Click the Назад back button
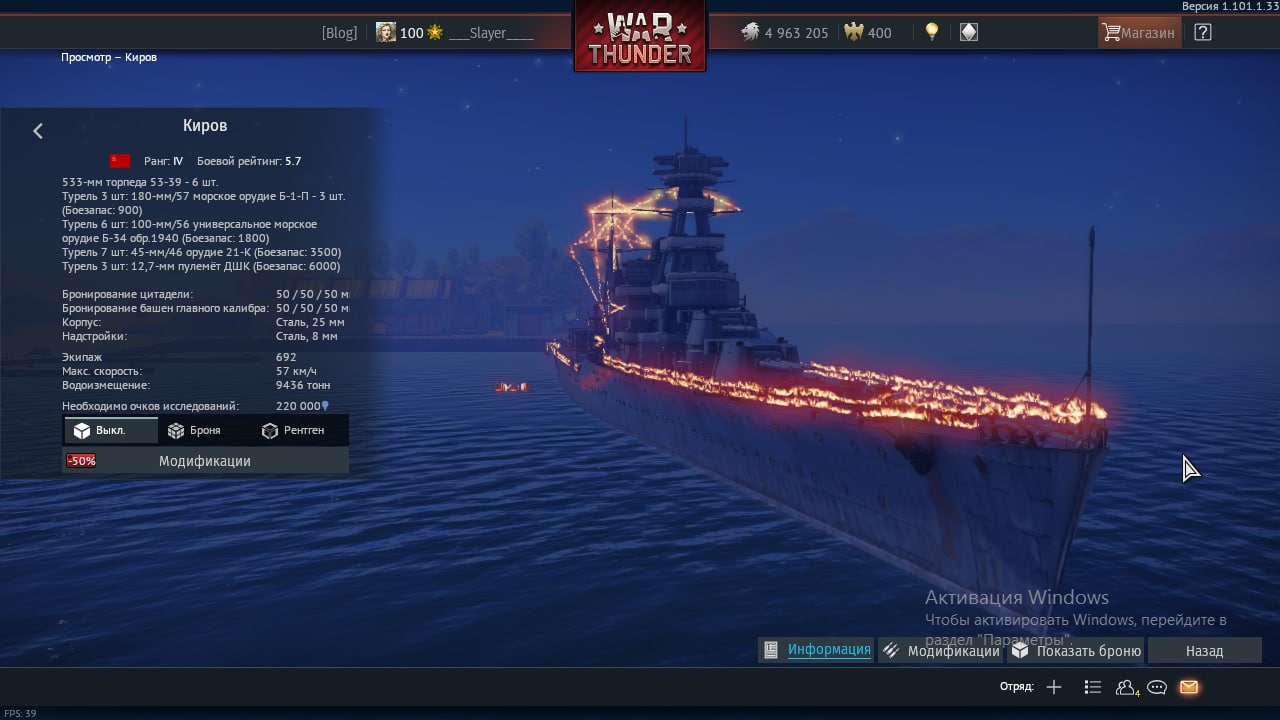 (x=1204, y=651)
